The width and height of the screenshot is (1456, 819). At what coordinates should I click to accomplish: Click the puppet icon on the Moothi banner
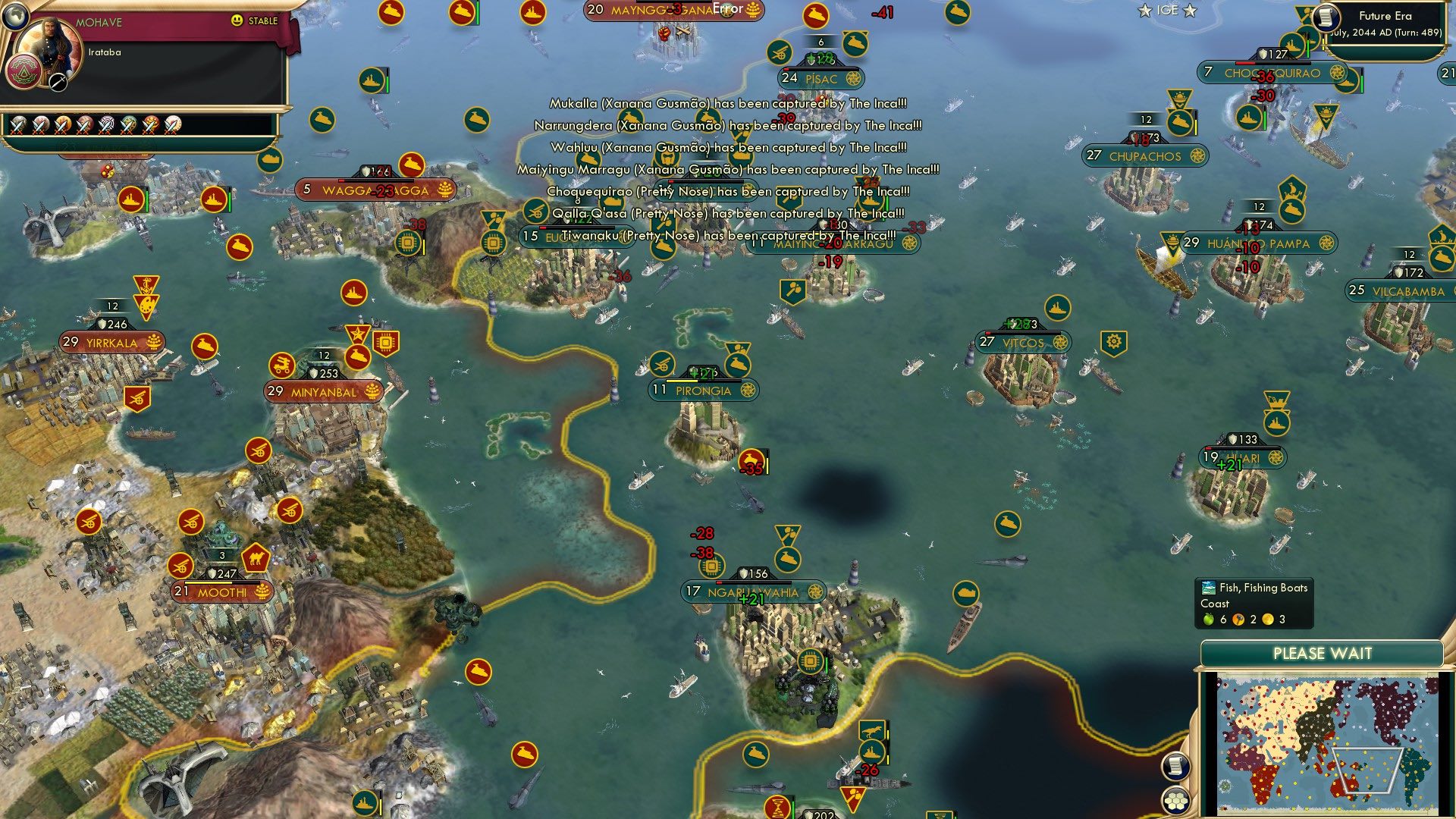pos(263,593)
